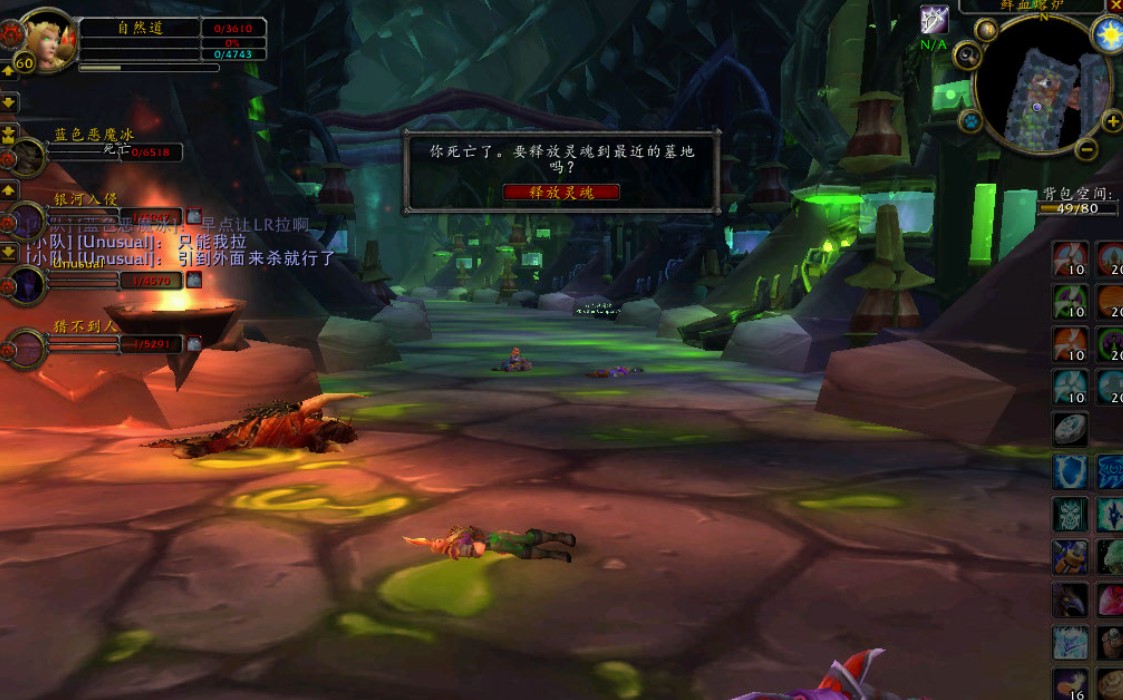
Task: Select the player portrait 自然道
Action: pyautogui.click(x=46, y=40)
